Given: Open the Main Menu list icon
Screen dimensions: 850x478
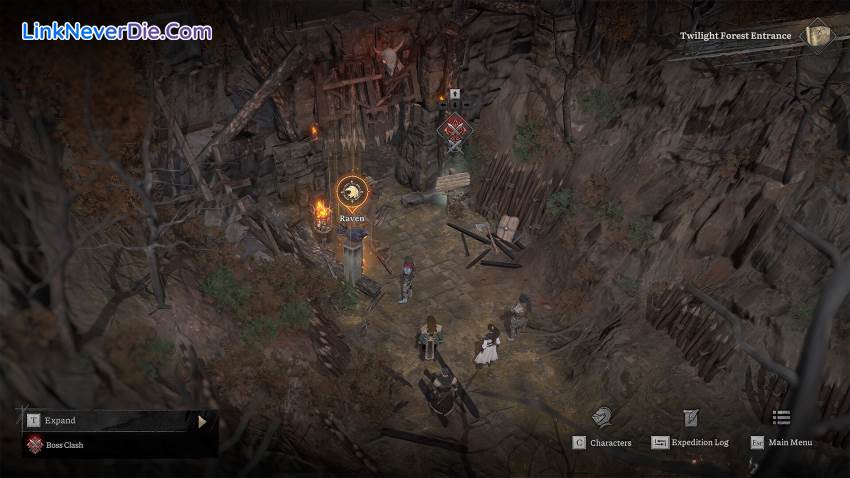Looking at the screenshot, I should coord(781,418).
